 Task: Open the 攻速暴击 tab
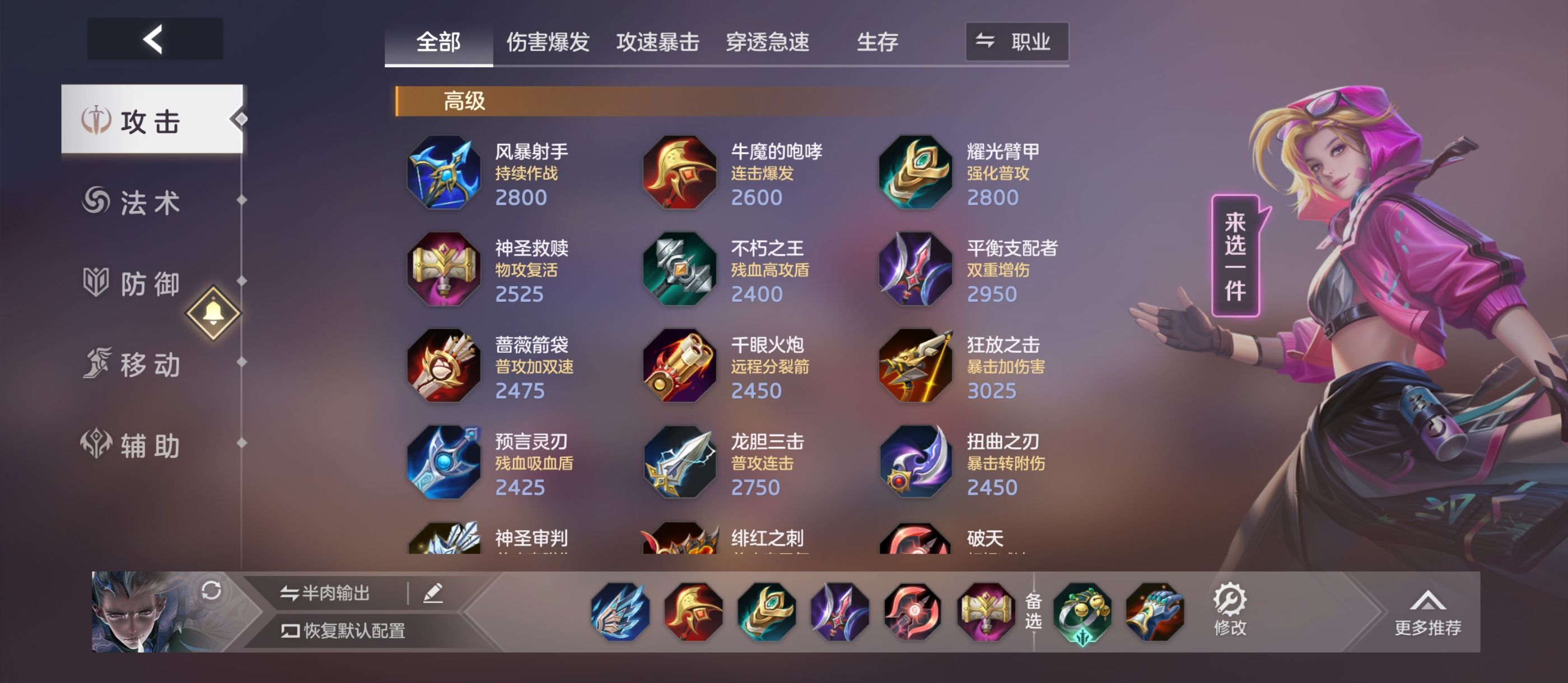pyautogui.click(x=657, y=41)
